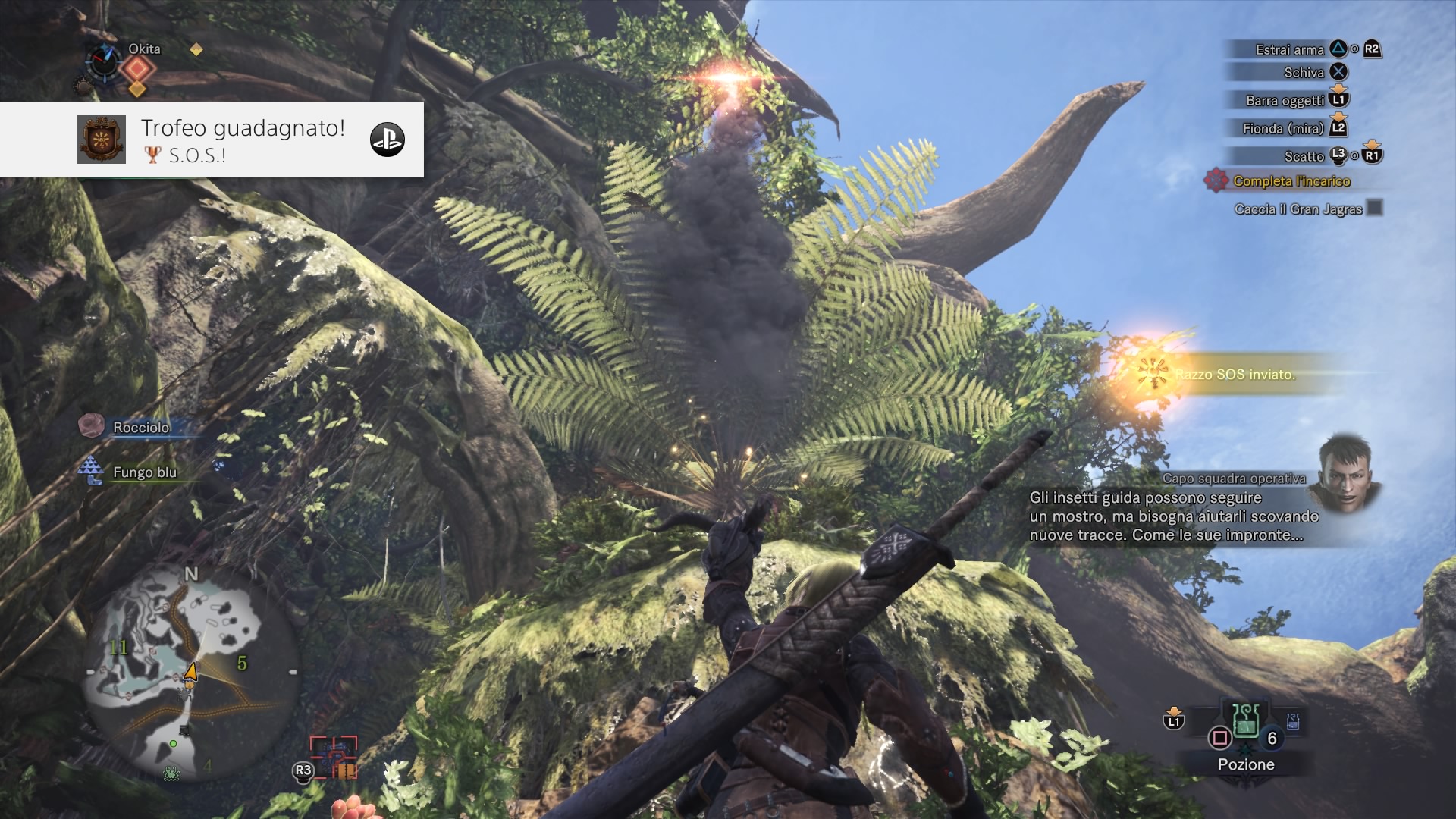Open the circular minimap

190,672
